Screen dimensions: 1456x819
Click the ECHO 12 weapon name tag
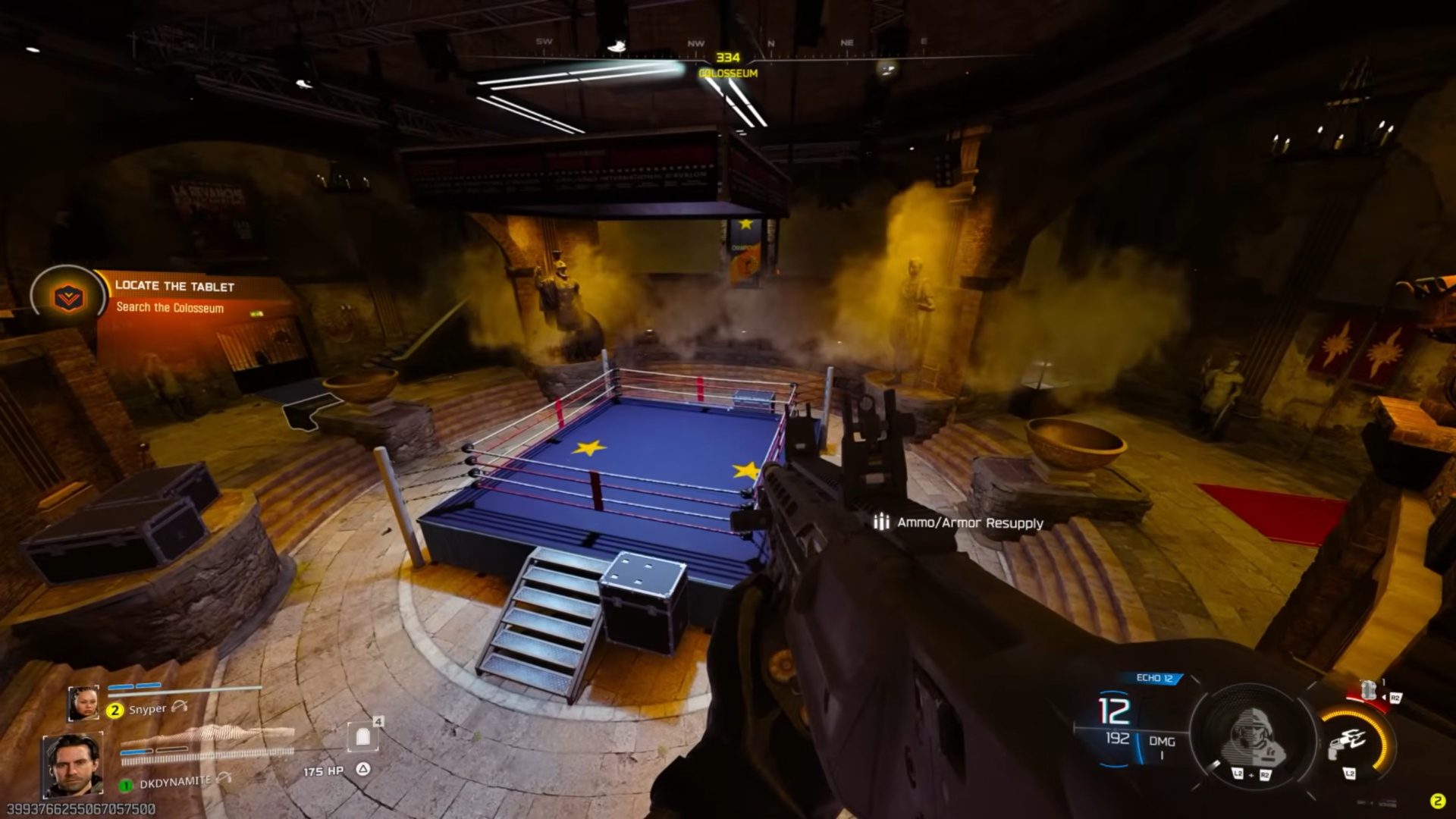[x=1154, y=678]
